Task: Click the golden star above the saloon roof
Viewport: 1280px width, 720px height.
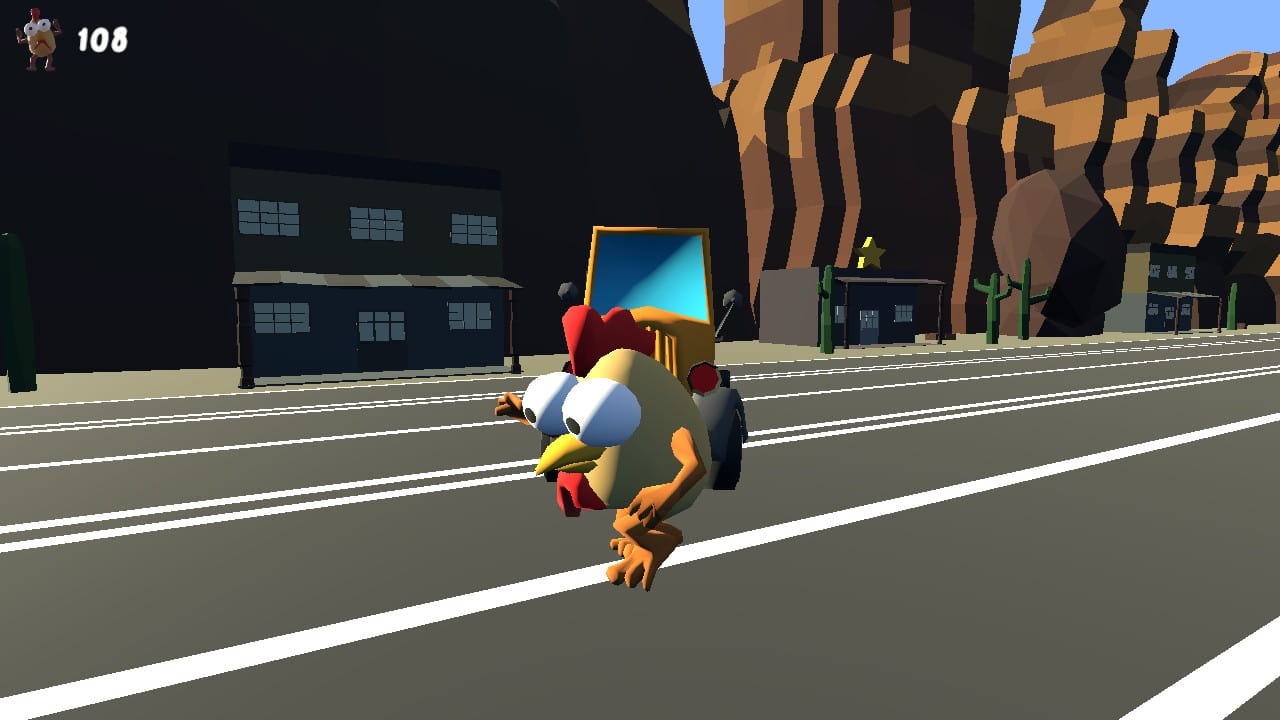Action: (870, 253)
